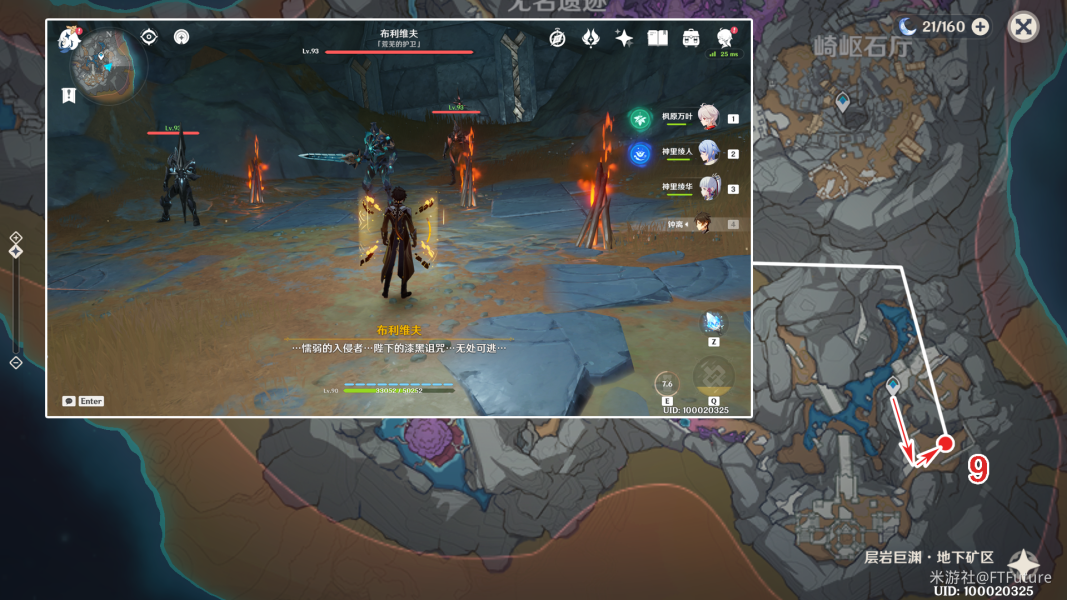The width and height of the screenshot is (1067, 600).
Task: Open the Paimon menu icon
Action: [x=69, y=39]
